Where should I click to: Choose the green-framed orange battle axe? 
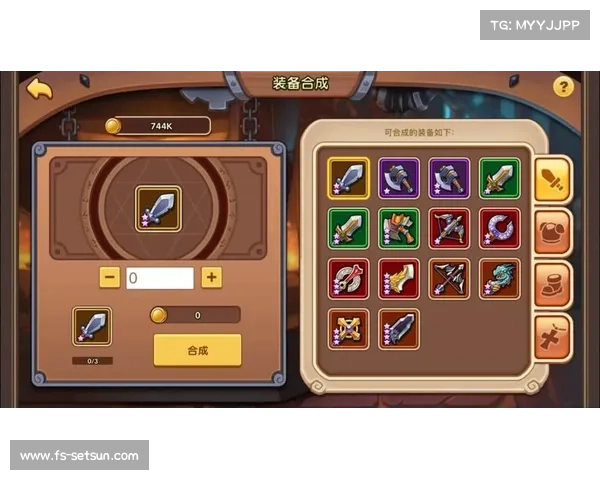point(398,228)
